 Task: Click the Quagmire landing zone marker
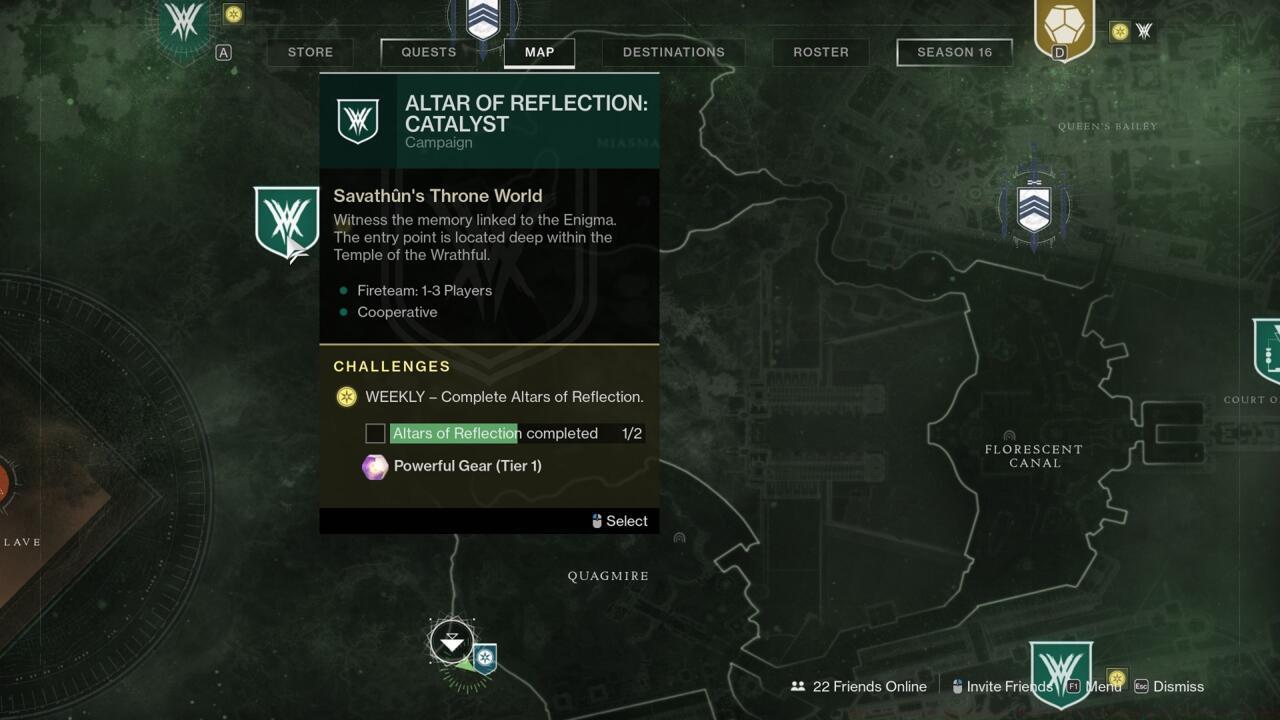[x=452, y=641]
